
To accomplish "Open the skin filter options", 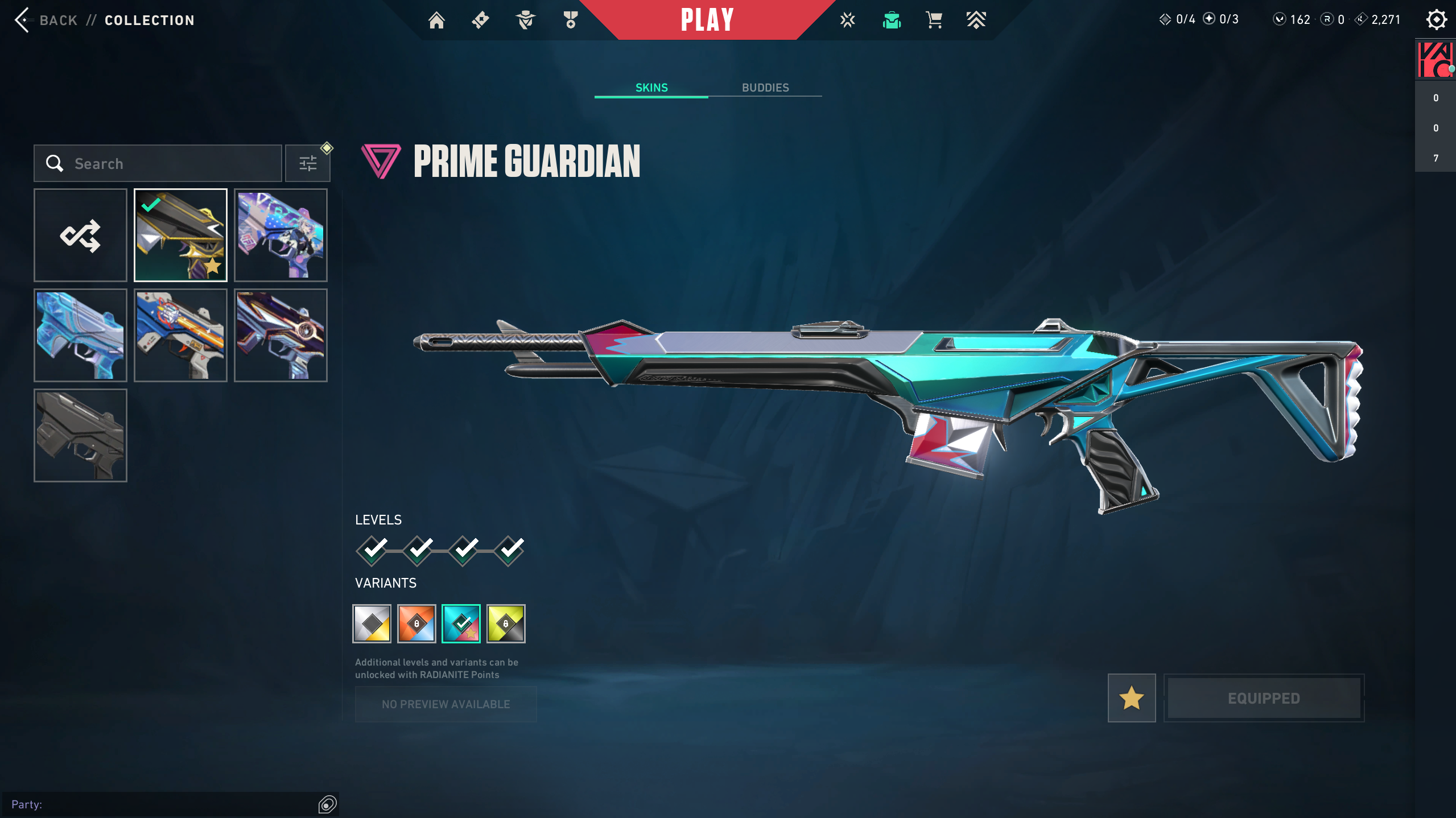I will [x=308, y=164].
